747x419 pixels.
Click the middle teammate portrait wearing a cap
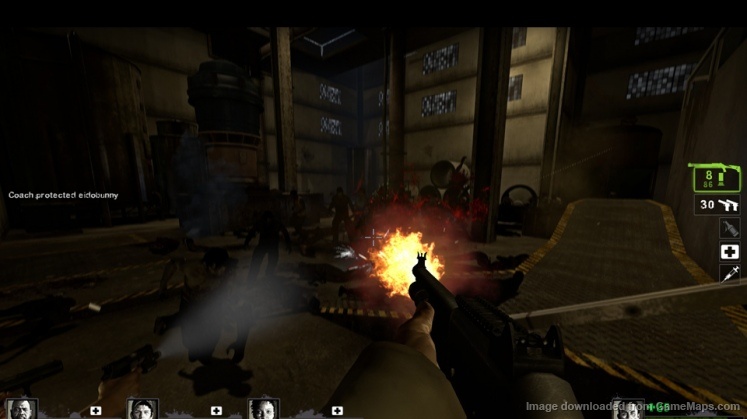coord(142,408)
